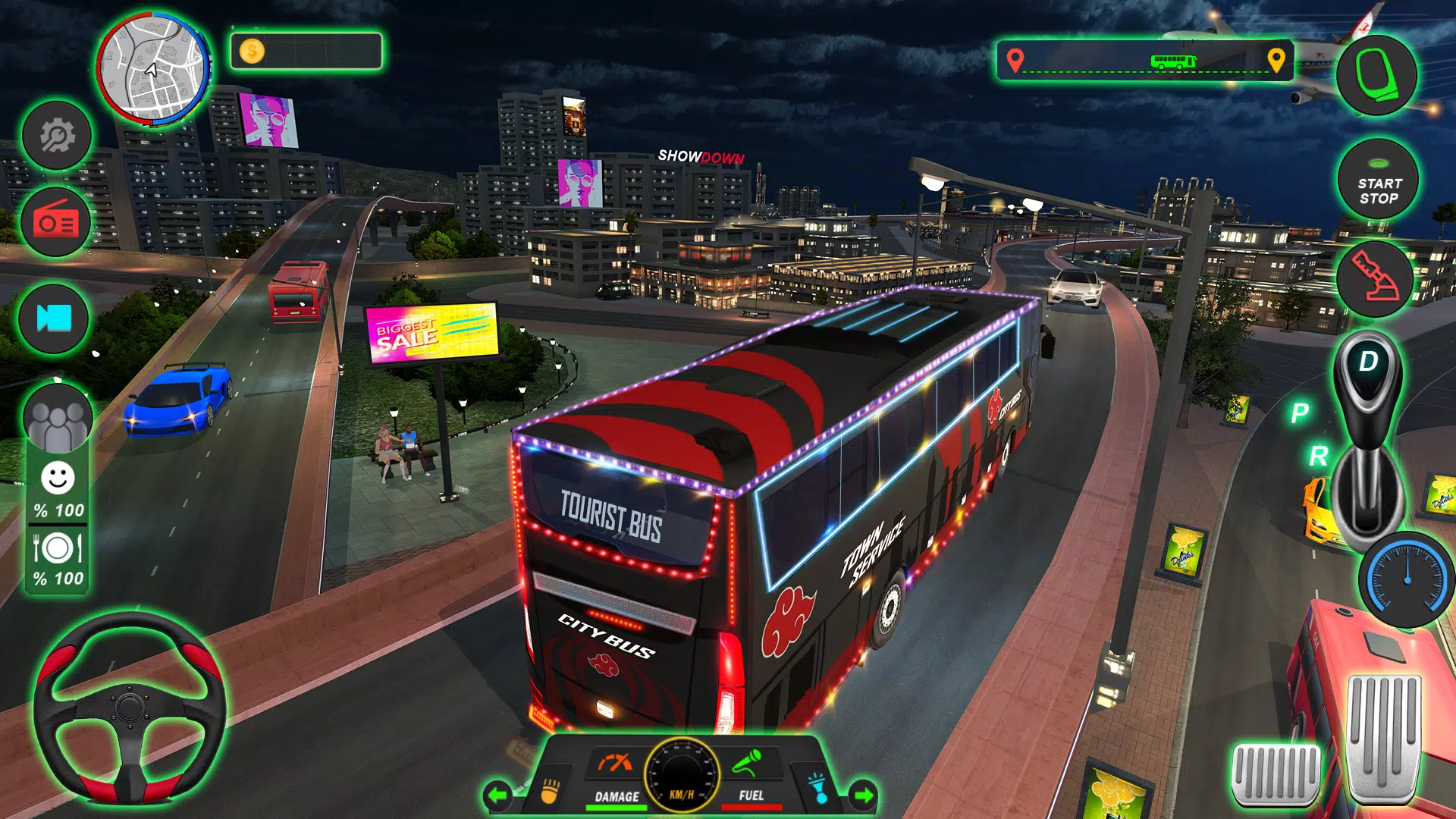The image size is (1456, 819).
Task: Open the circular city minimap
Action: [153, 69]
